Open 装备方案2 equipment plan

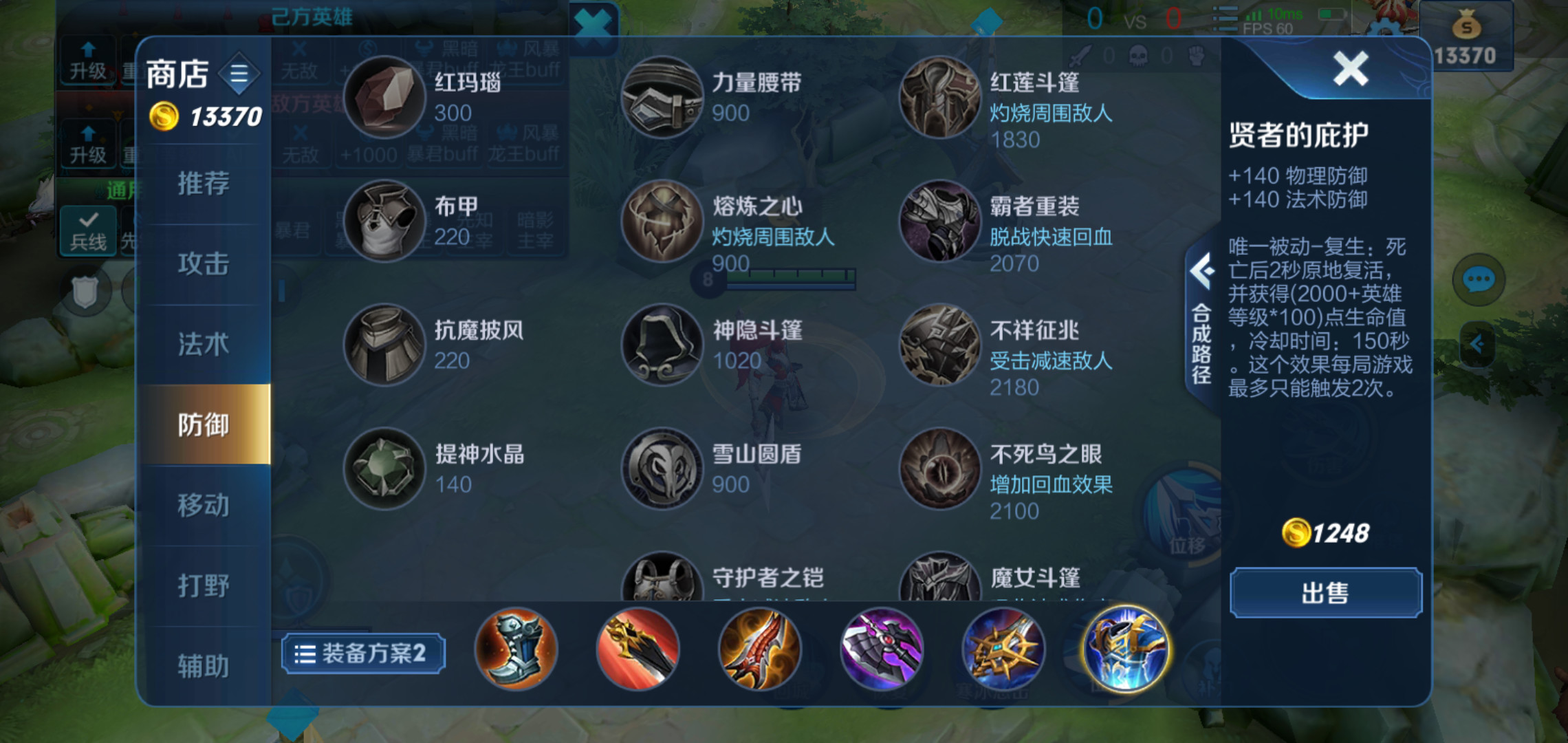click(362, 652)
